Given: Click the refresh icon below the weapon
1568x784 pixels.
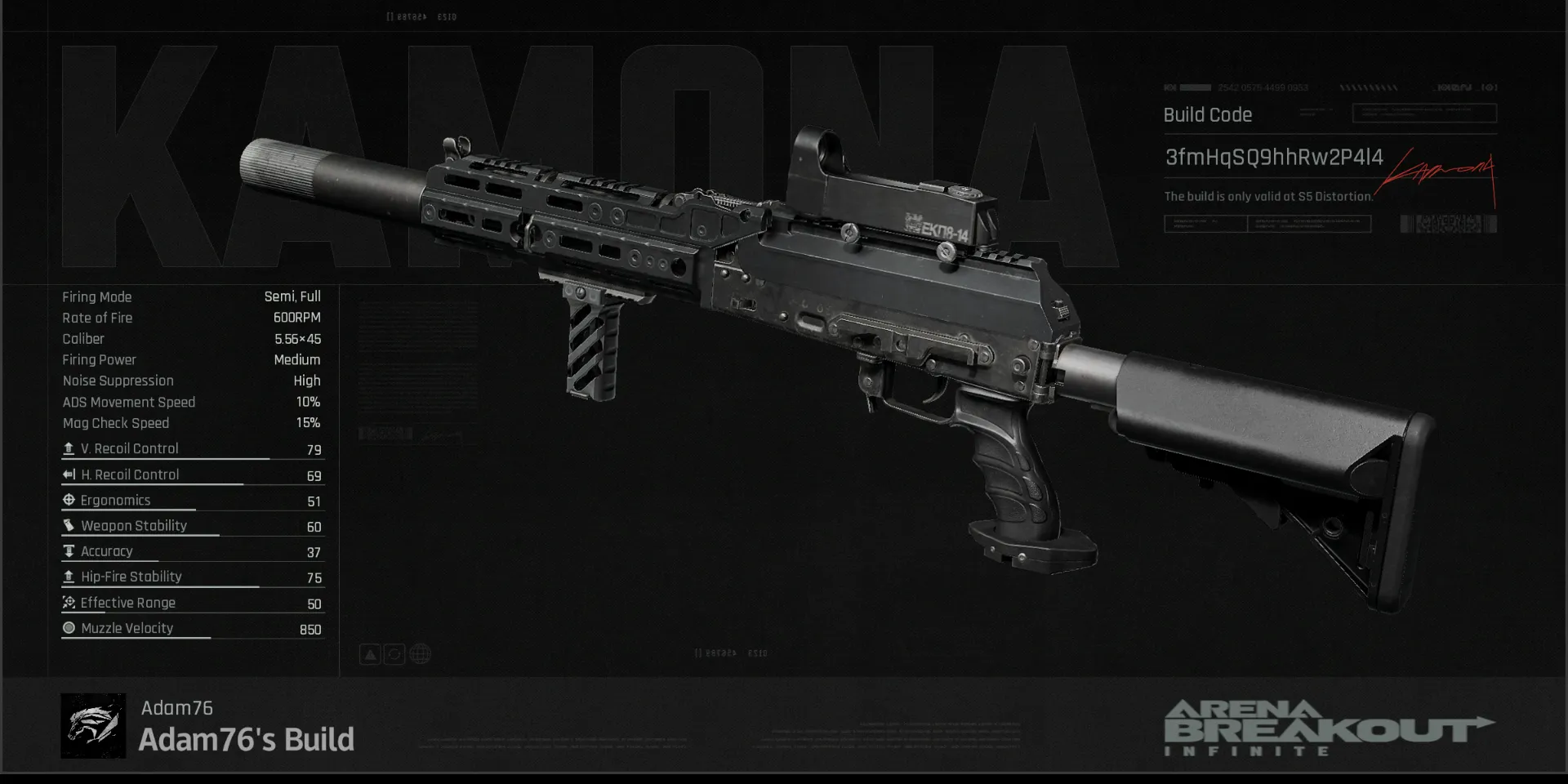Looking at the screenshot, I should coord(394,653).
